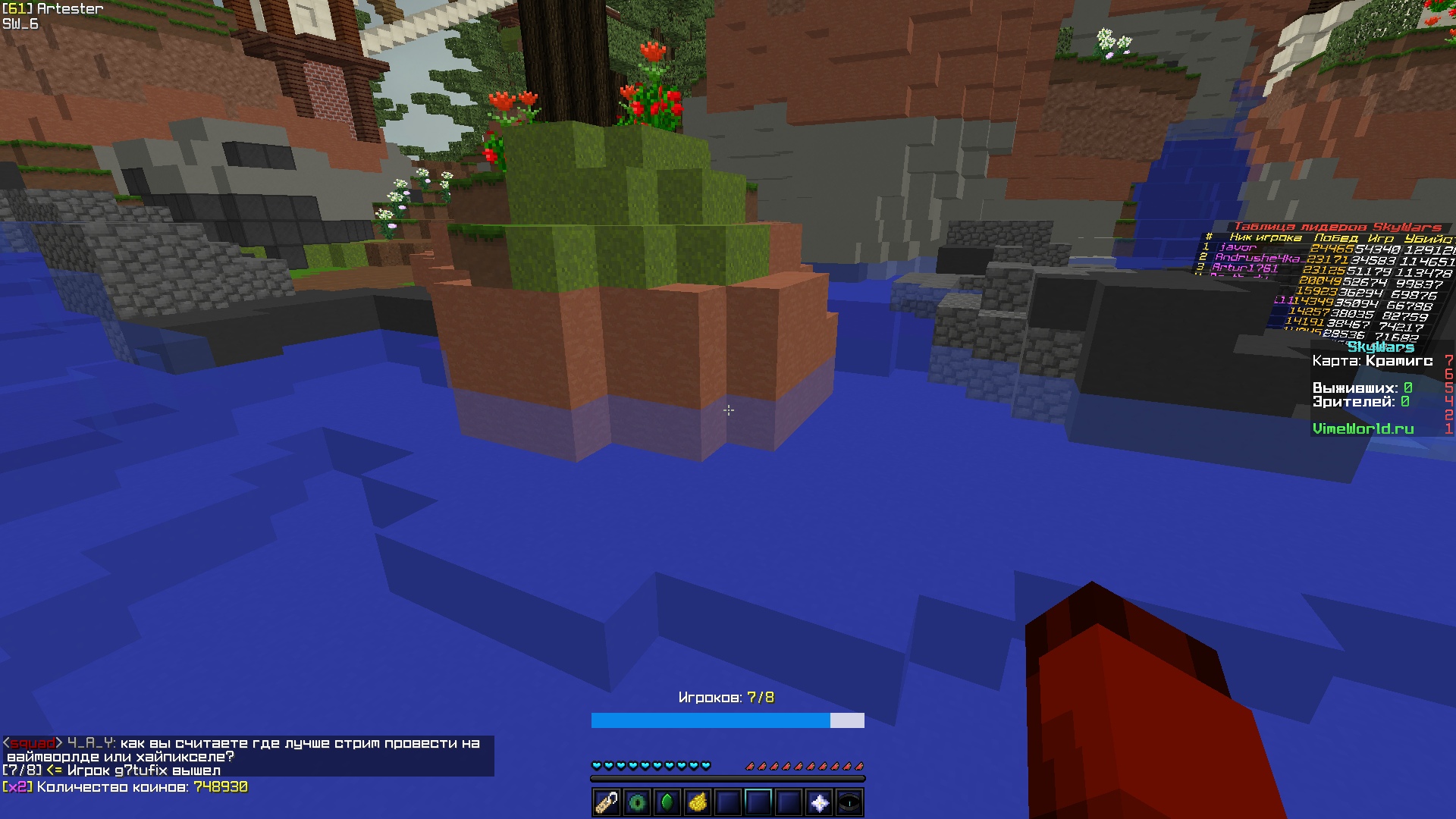The image size is (1456, 819).
Task: Select the eye of ender slot
Action: click(x=637, y=802)
